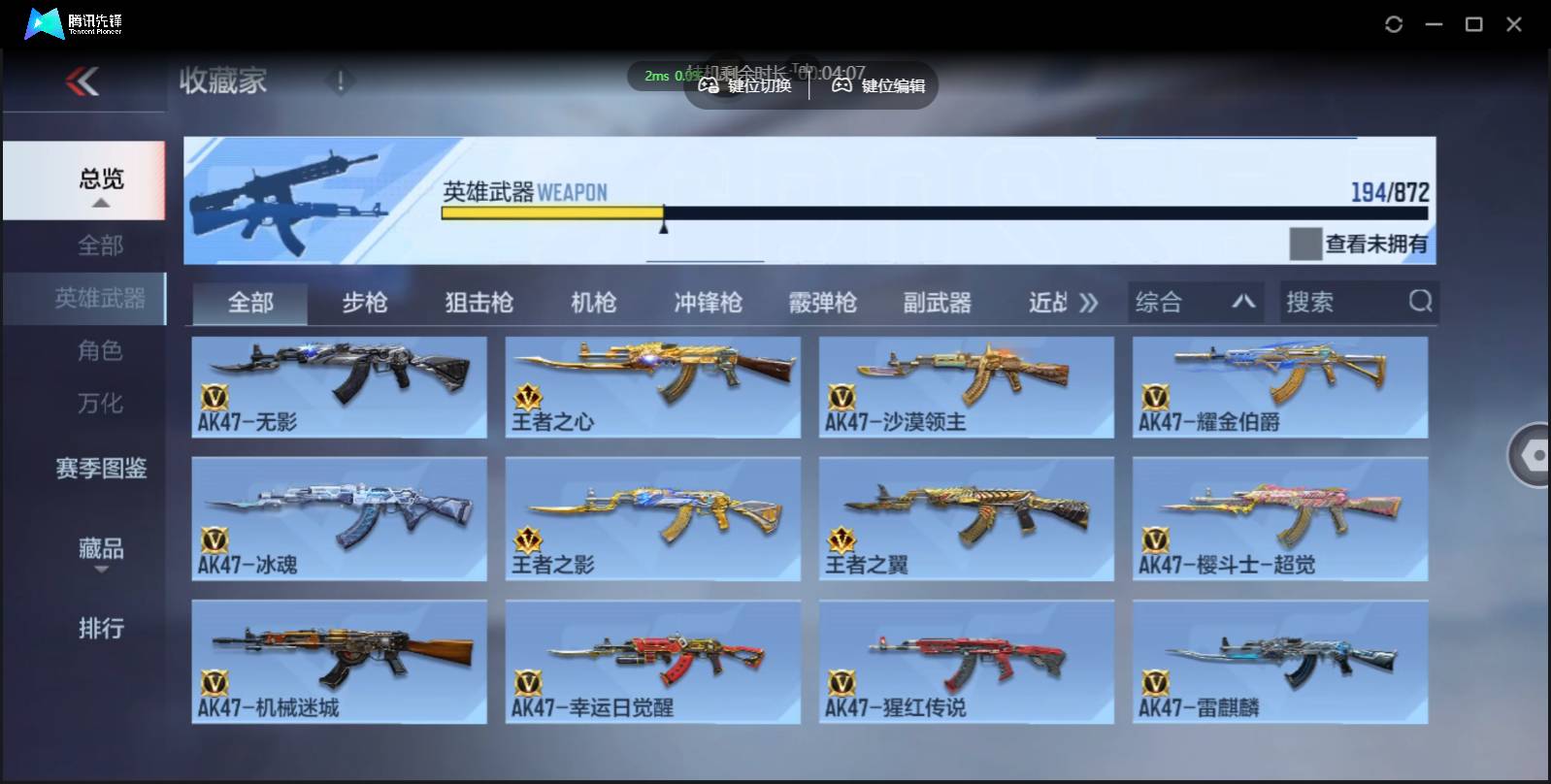This screenshot has width=1551, height=784.
Task: Select 英雄武器 in the sidebar
Action: pyautogui.click(x=100, y=299)
